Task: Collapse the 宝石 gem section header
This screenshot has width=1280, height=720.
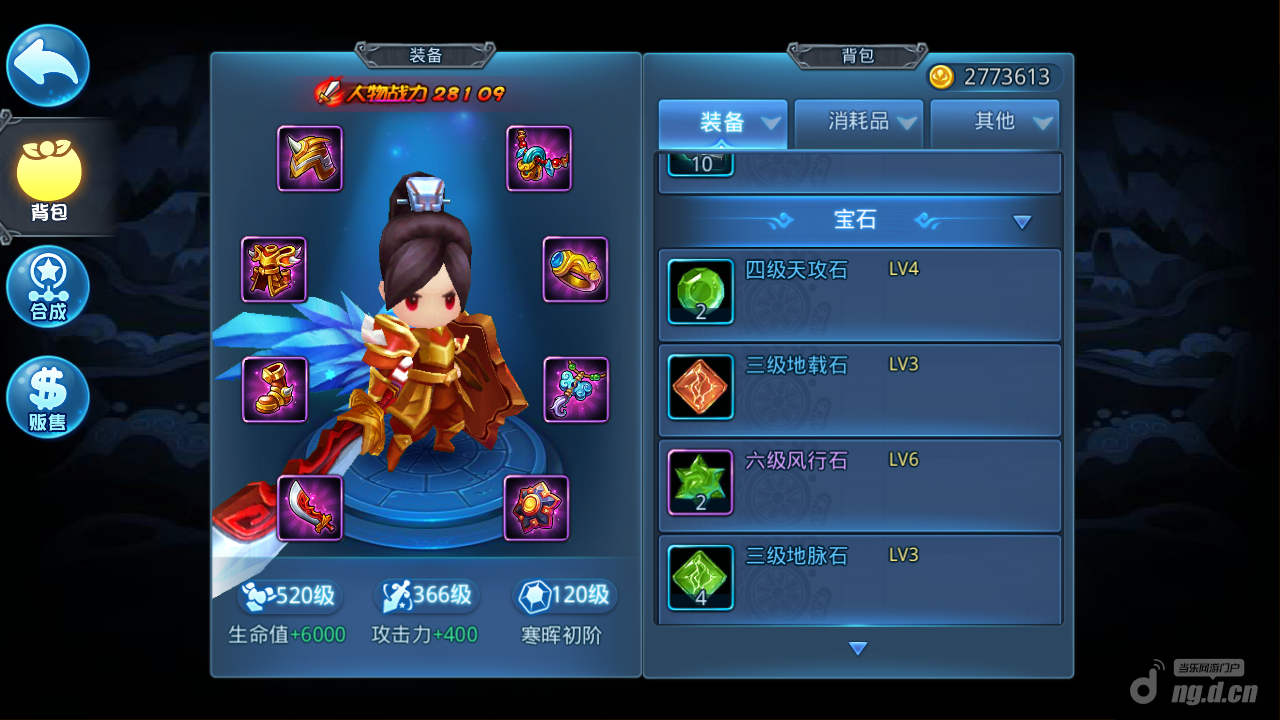Action: click(858, 221)
